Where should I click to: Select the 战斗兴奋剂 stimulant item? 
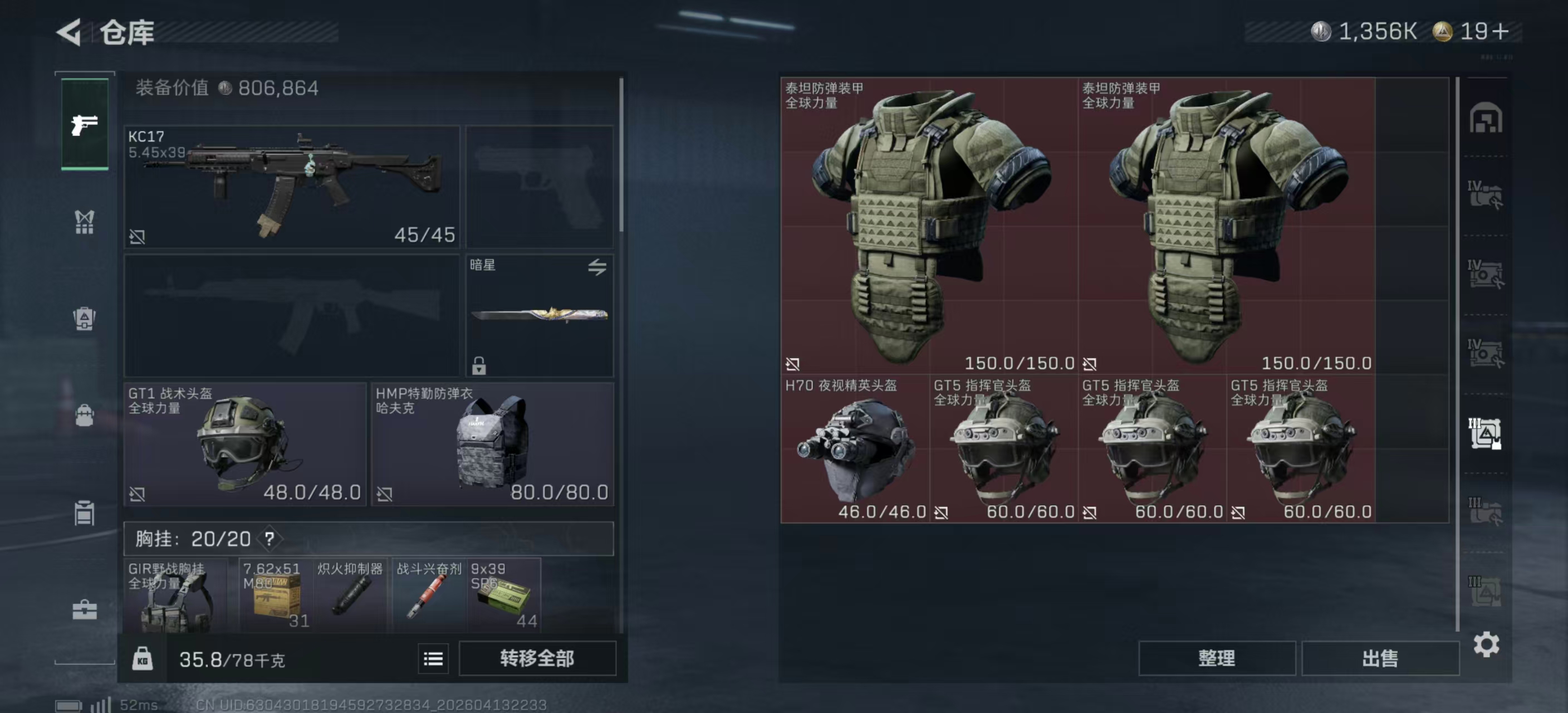(428, 595)
